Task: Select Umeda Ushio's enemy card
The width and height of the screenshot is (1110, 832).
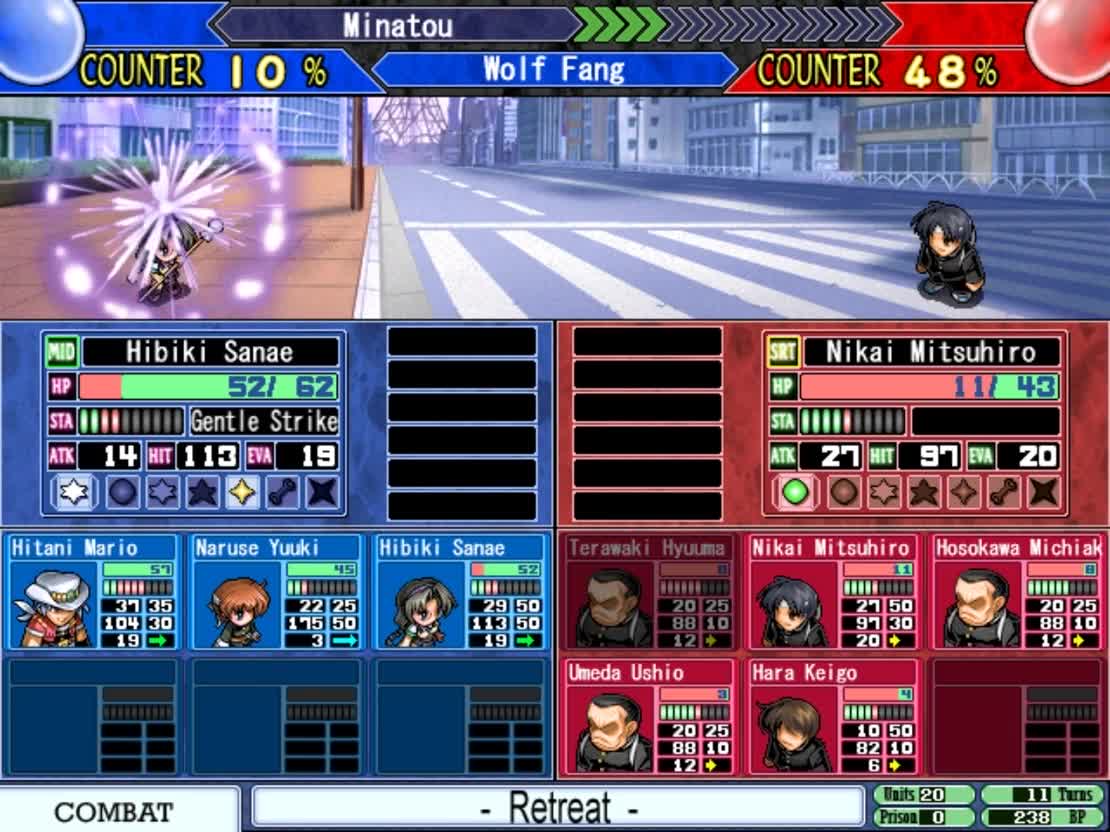Action: (648, 716)
